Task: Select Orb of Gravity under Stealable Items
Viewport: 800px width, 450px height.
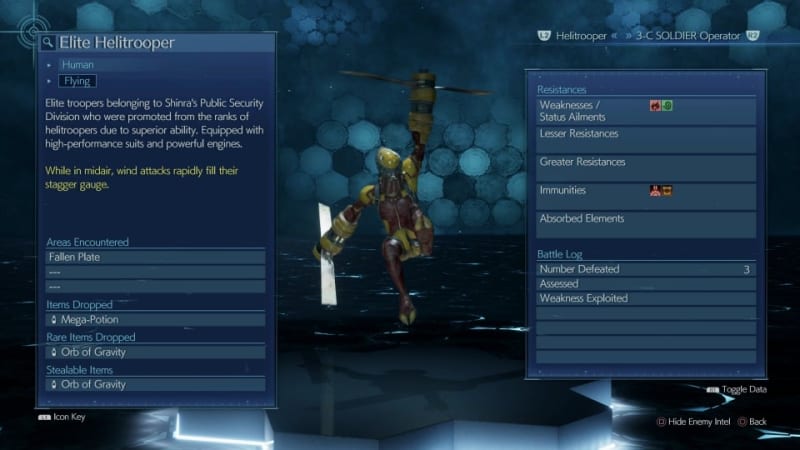Action: coord(155,384)
